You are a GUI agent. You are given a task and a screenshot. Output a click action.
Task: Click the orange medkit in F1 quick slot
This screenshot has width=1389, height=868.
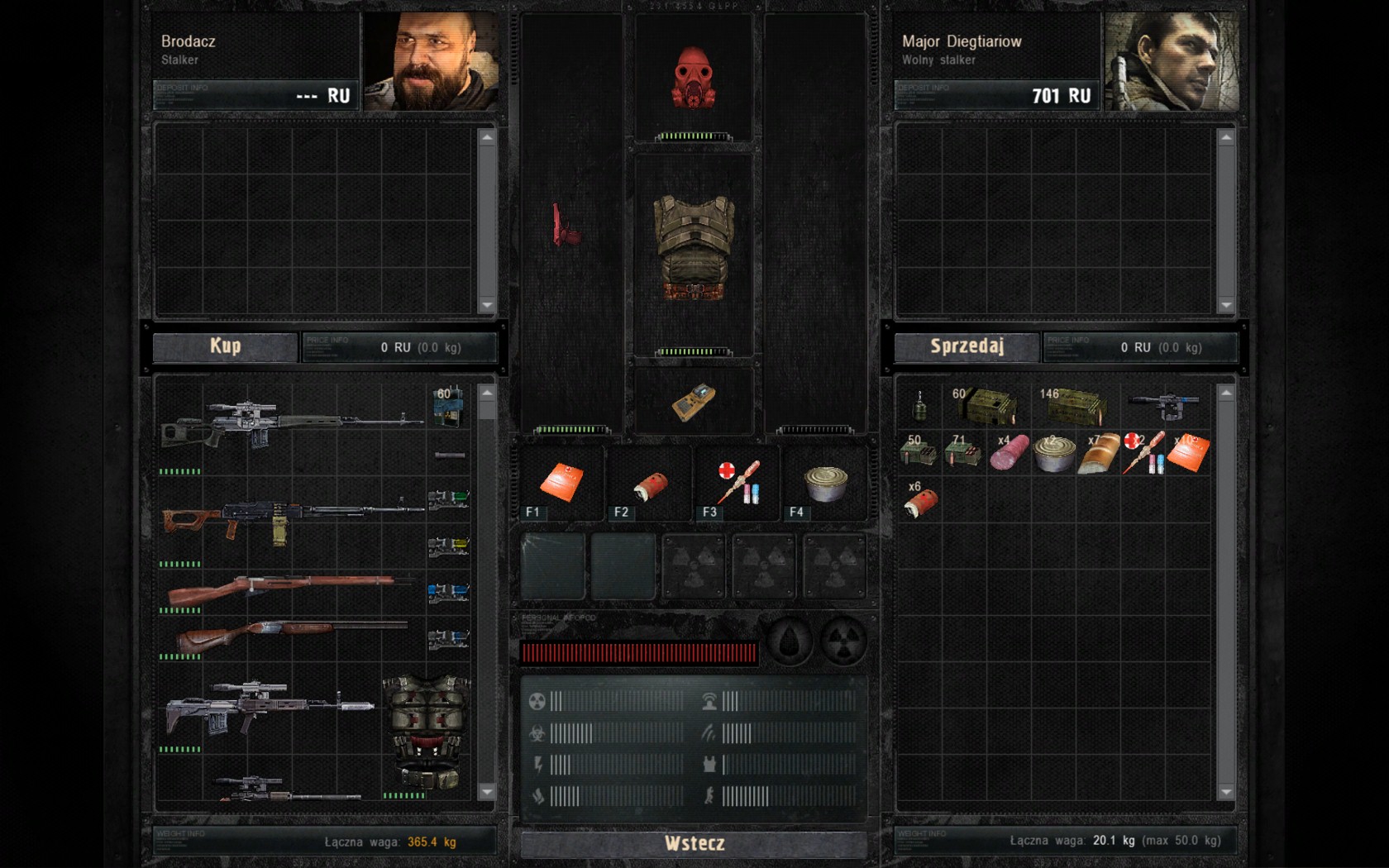point(561,482)
